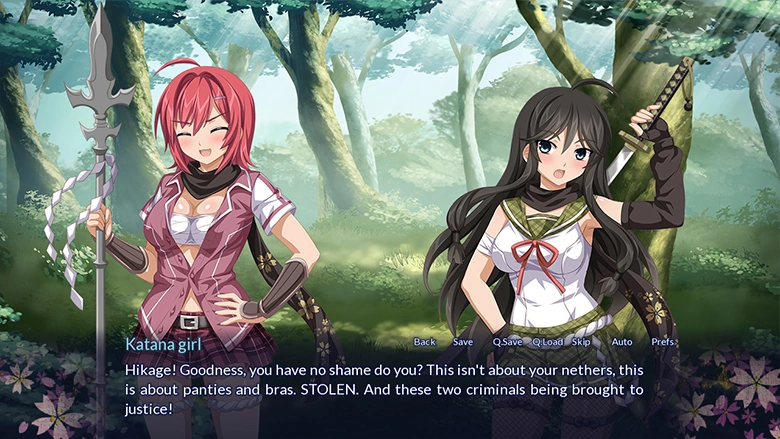Toggle Auto dialogue advance
780x439 pixels.
(x=621, y=342)
